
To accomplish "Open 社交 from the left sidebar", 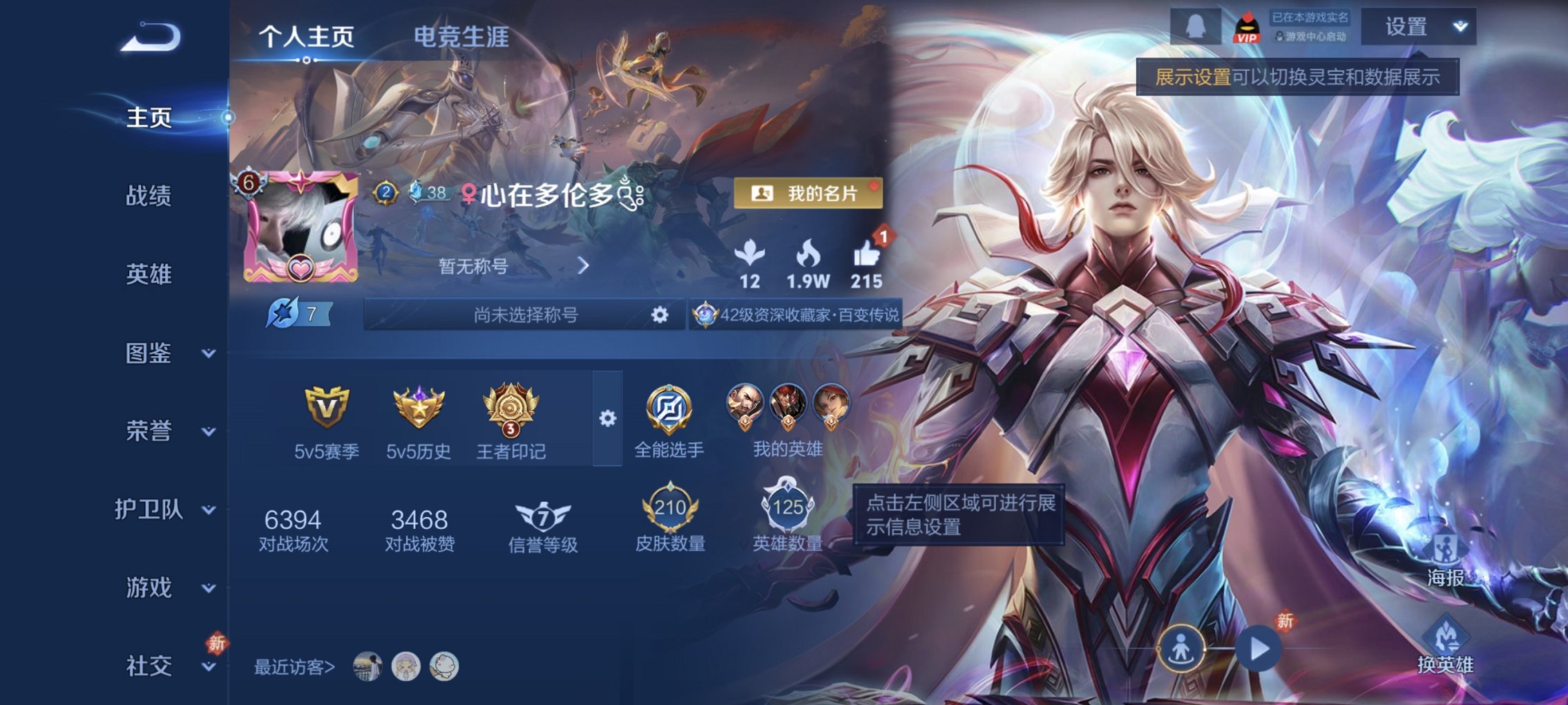I will pos(148,666).
